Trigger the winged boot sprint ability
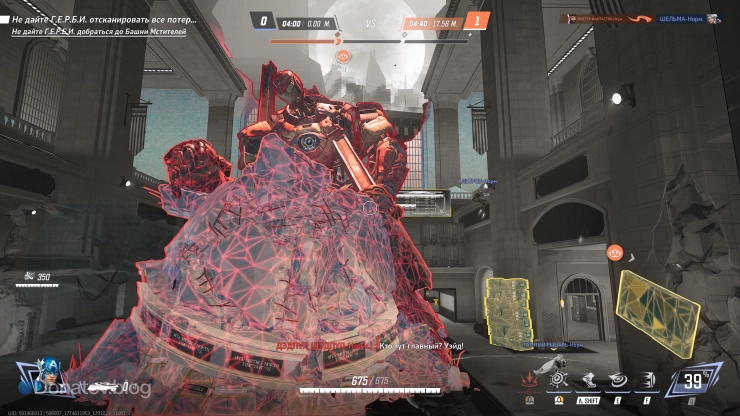Screen dimensions: 740x416 [589, 379]
